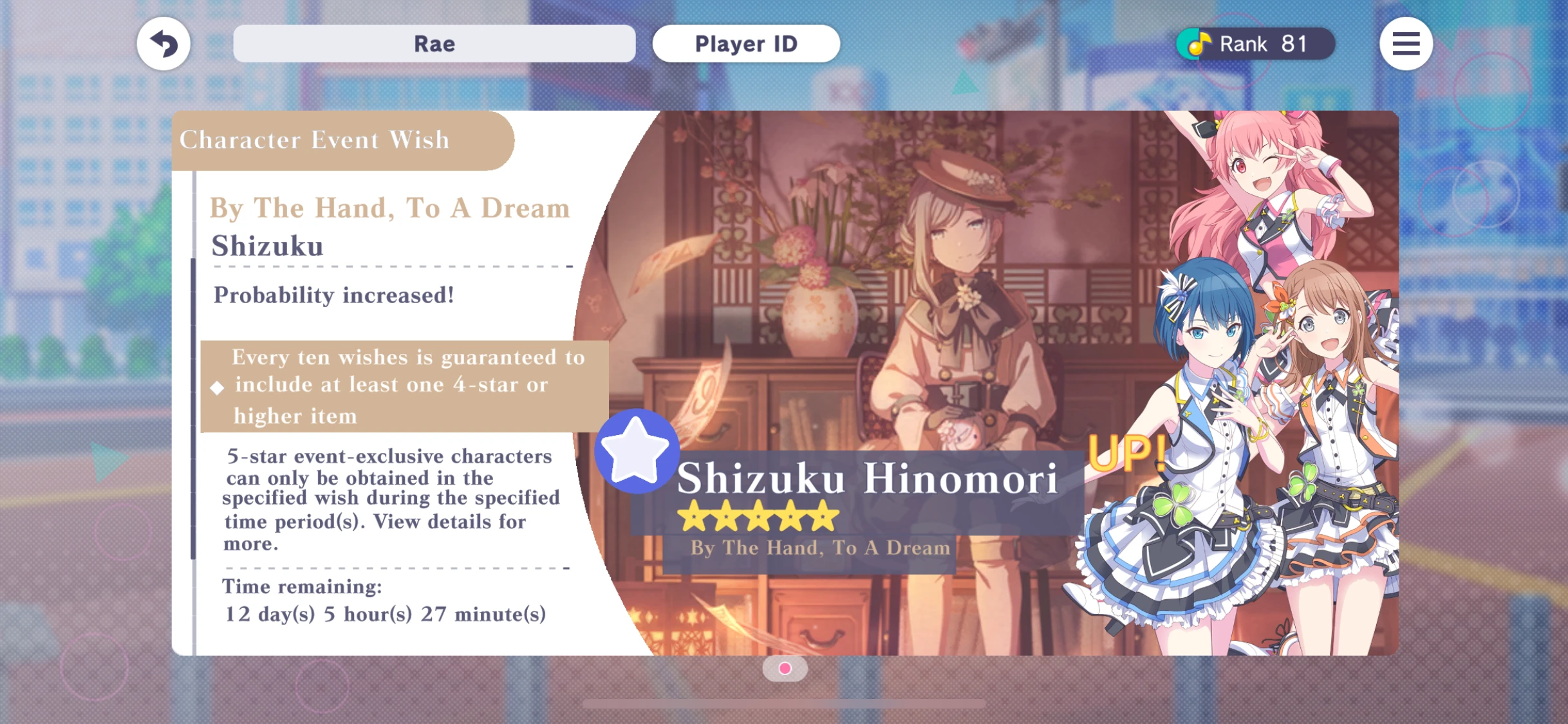1568x724 pixels.
Task: Click the back arrow to return
Action: [163, 43]
